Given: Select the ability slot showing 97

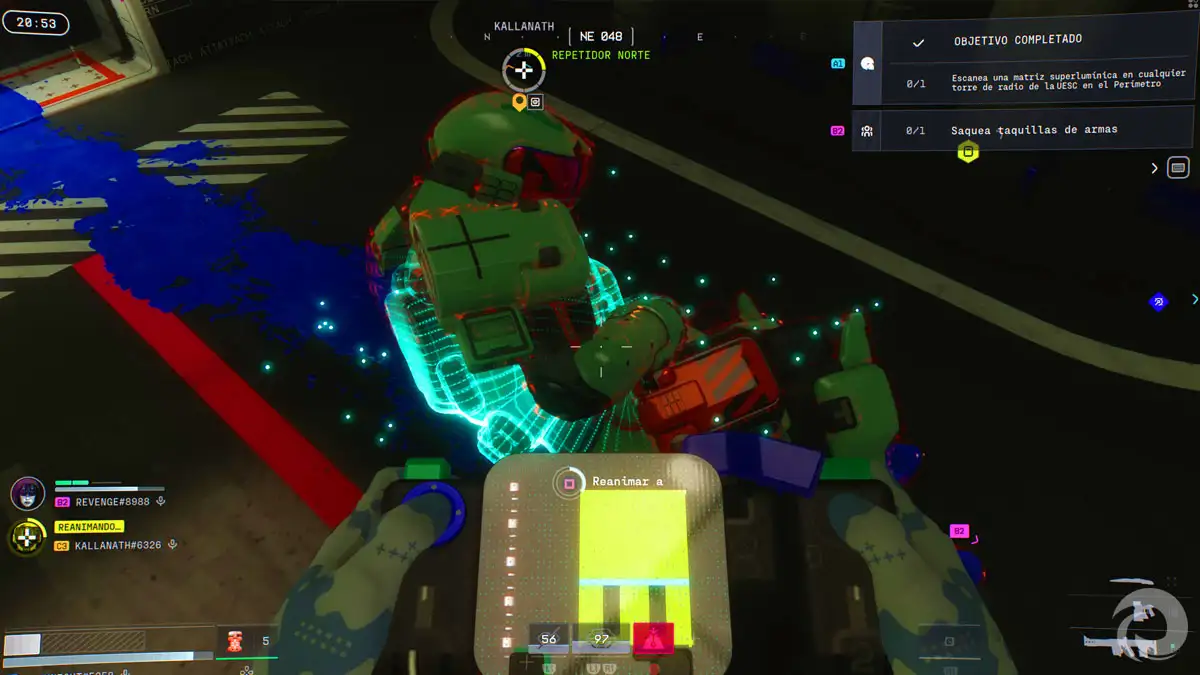Looking at the screenshot, I should pyautogui.click(x=601, y=639).
